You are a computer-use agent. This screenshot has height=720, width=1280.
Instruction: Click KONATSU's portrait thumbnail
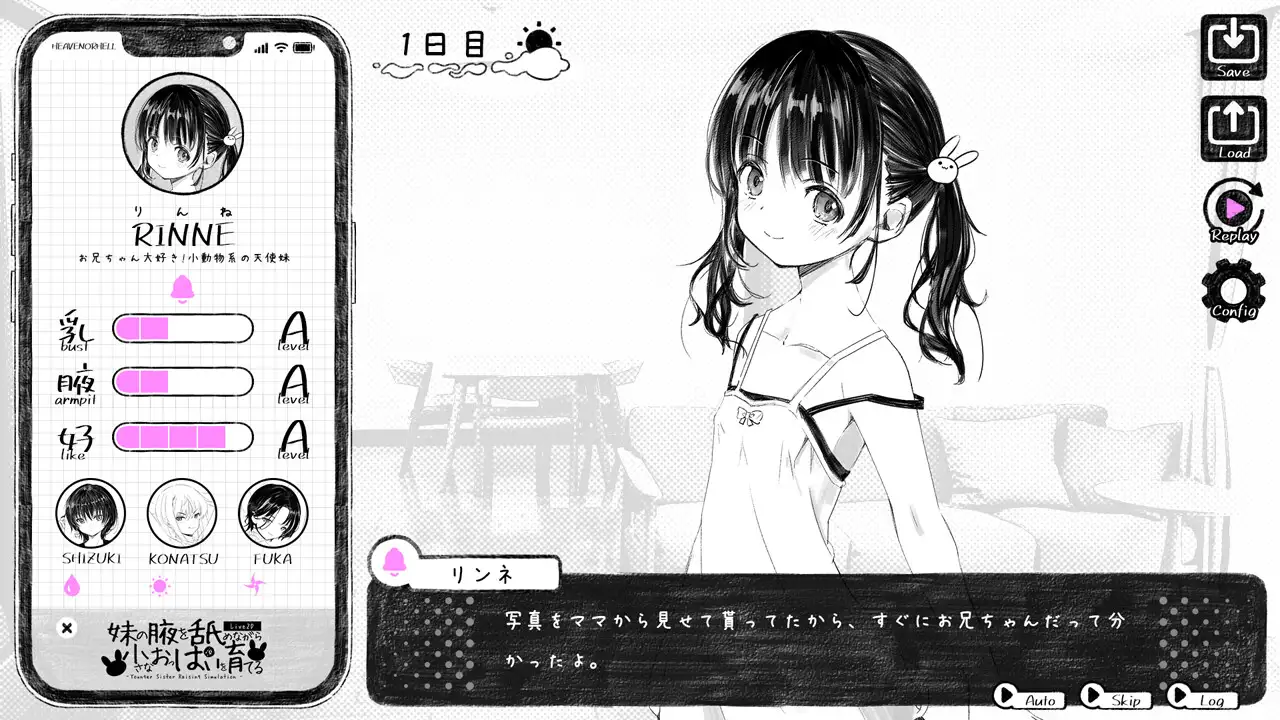(x=184, y=515)
